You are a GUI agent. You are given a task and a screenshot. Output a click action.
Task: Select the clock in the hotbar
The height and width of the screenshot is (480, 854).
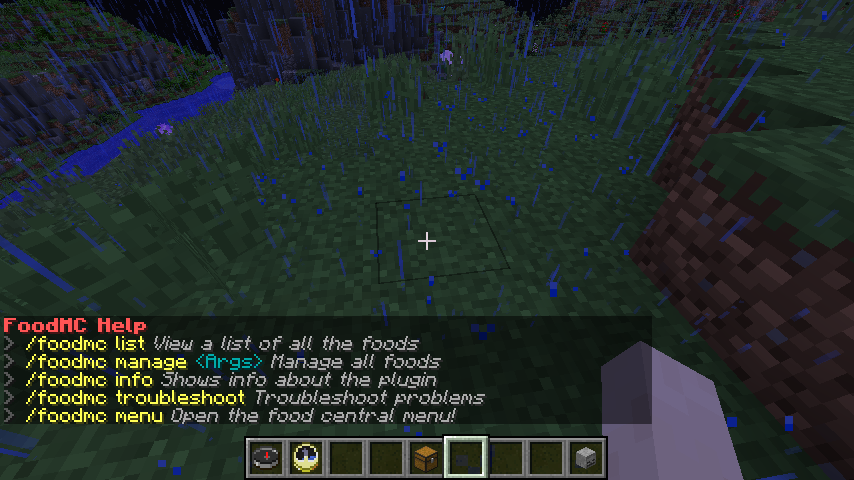[306, 458]
